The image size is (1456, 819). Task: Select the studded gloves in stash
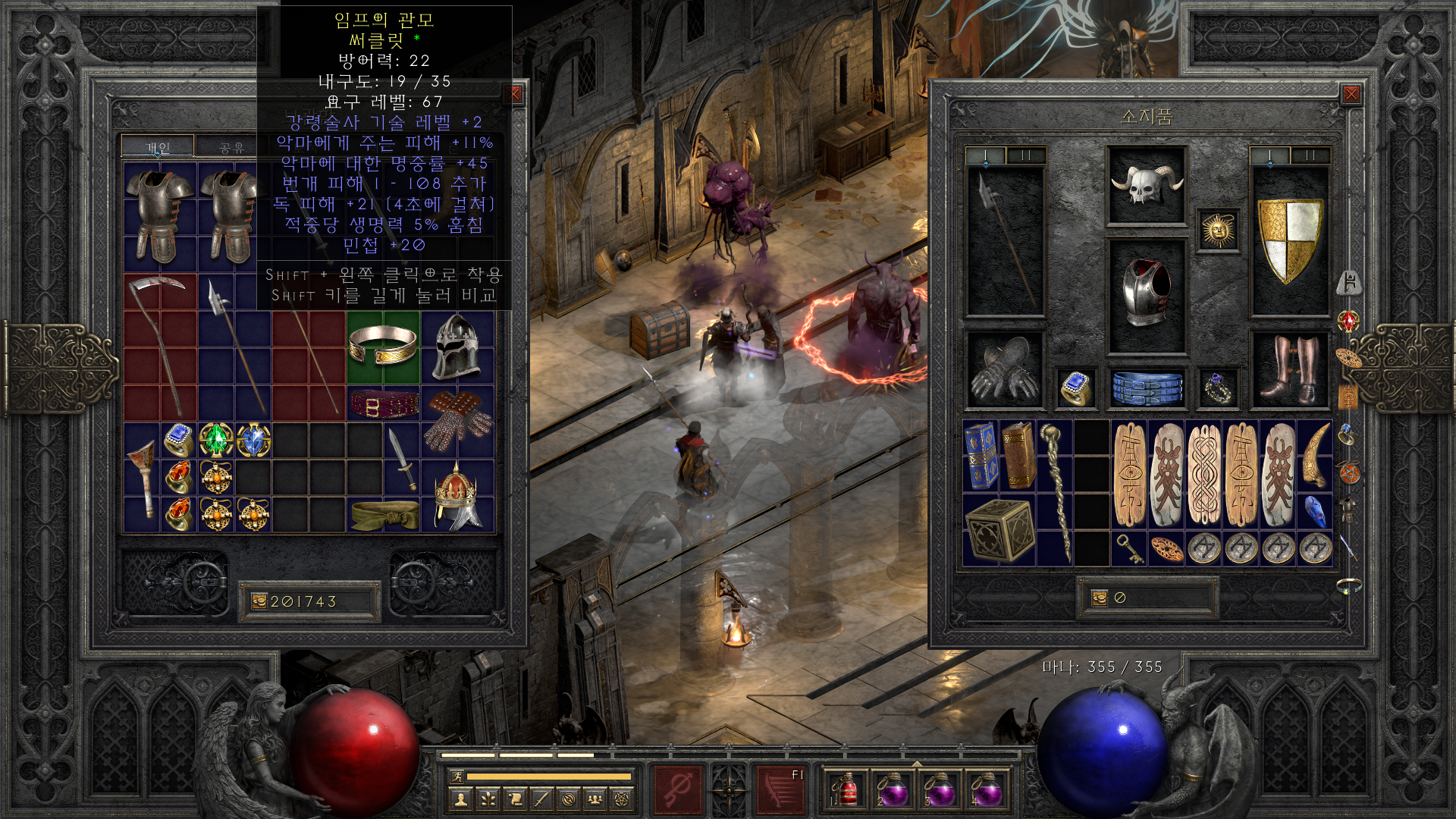click(x=457, y=419)
